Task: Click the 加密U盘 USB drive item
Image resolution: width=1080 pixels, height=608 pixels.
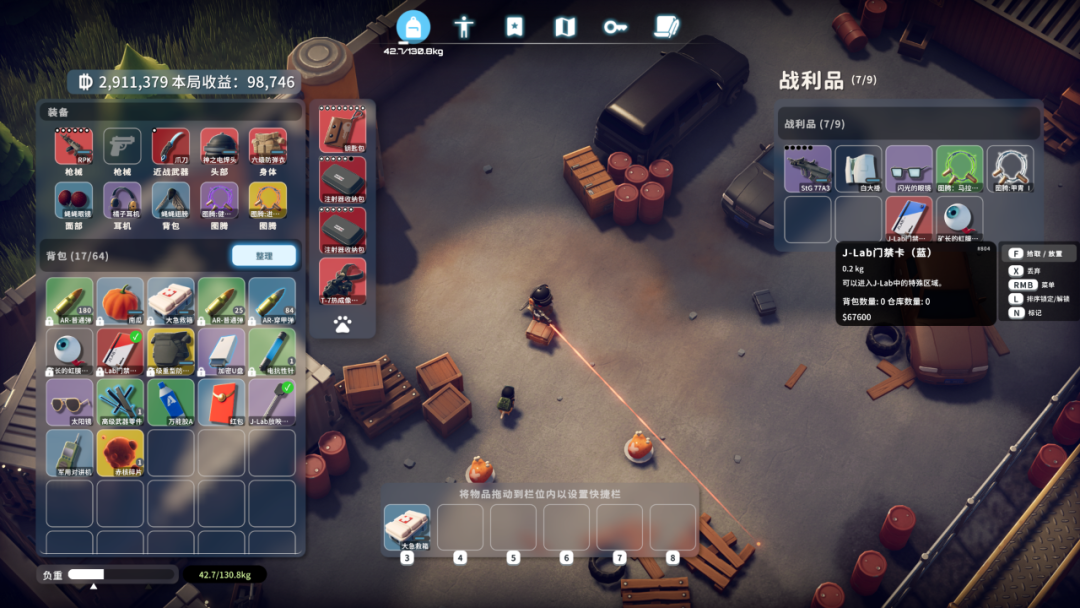Action: pyautogui.click(x=221, y=351)
